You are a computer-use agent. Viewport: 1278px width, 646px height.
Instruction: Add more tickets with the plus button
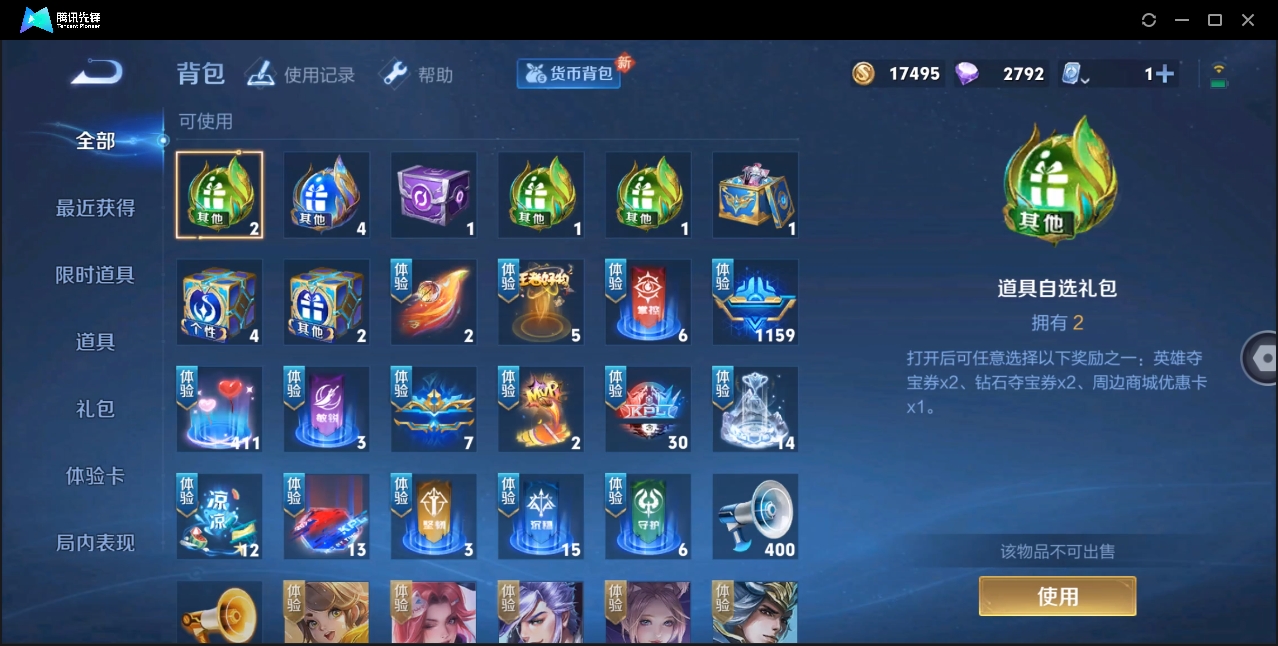(1163, 74)
